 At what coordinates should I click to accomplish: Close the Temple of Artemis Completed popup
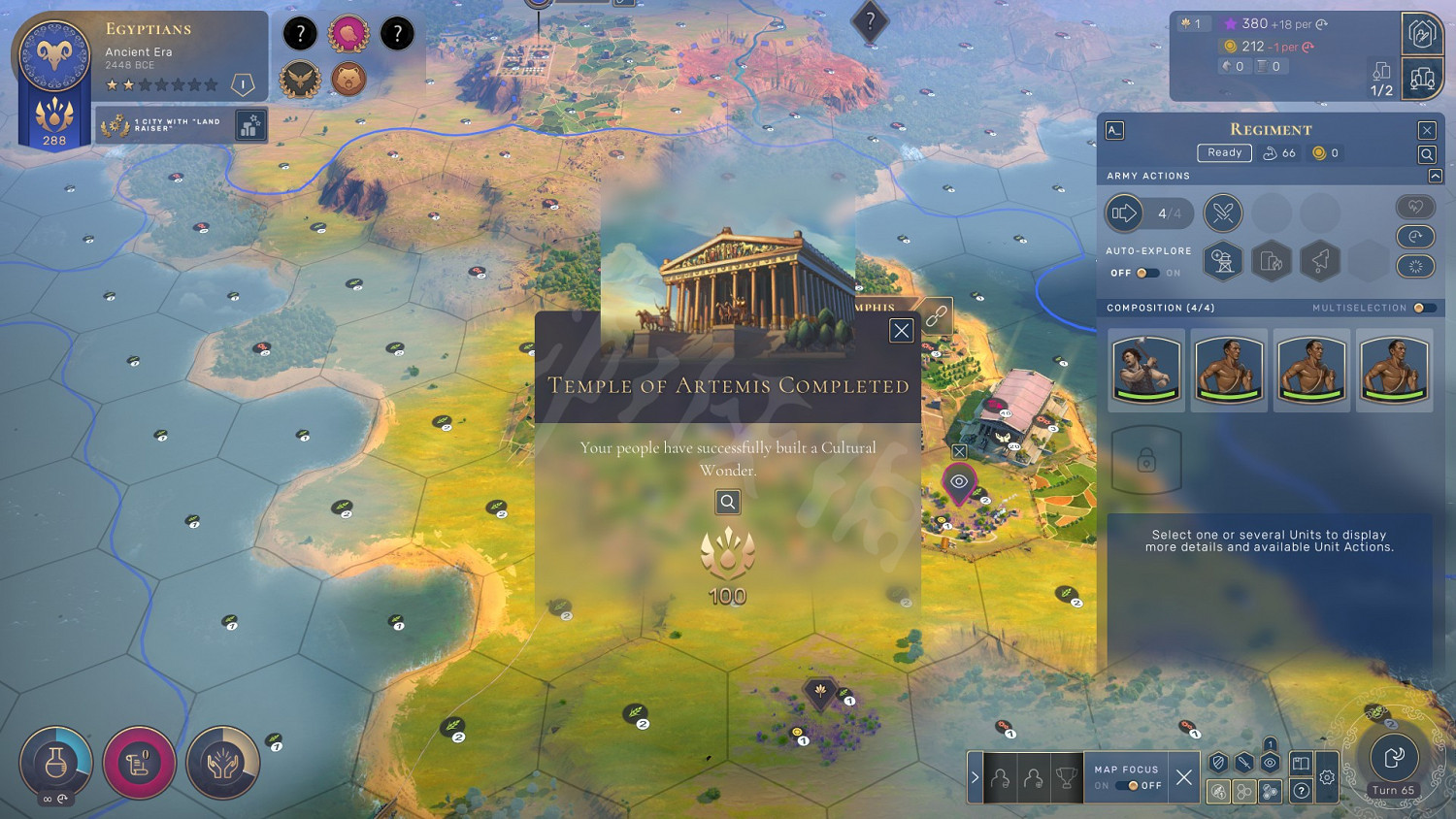901,331
